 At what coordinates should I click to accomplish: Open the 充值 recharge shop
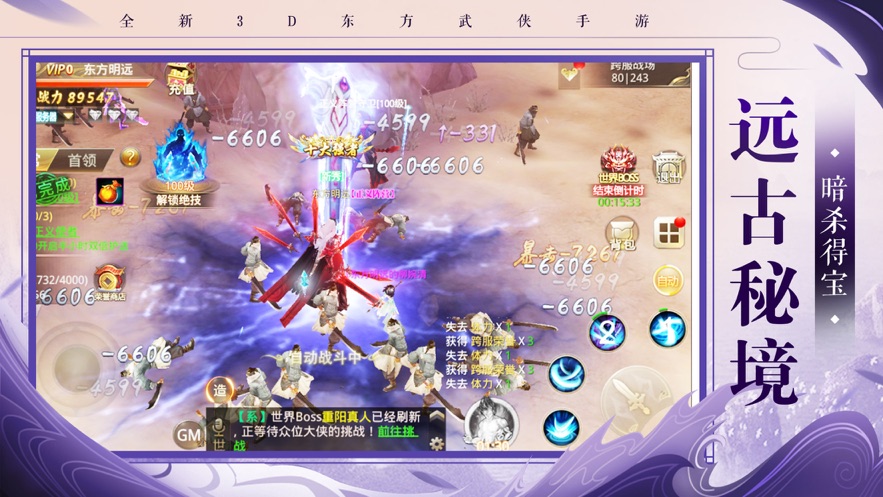click(x=180, y=80)
